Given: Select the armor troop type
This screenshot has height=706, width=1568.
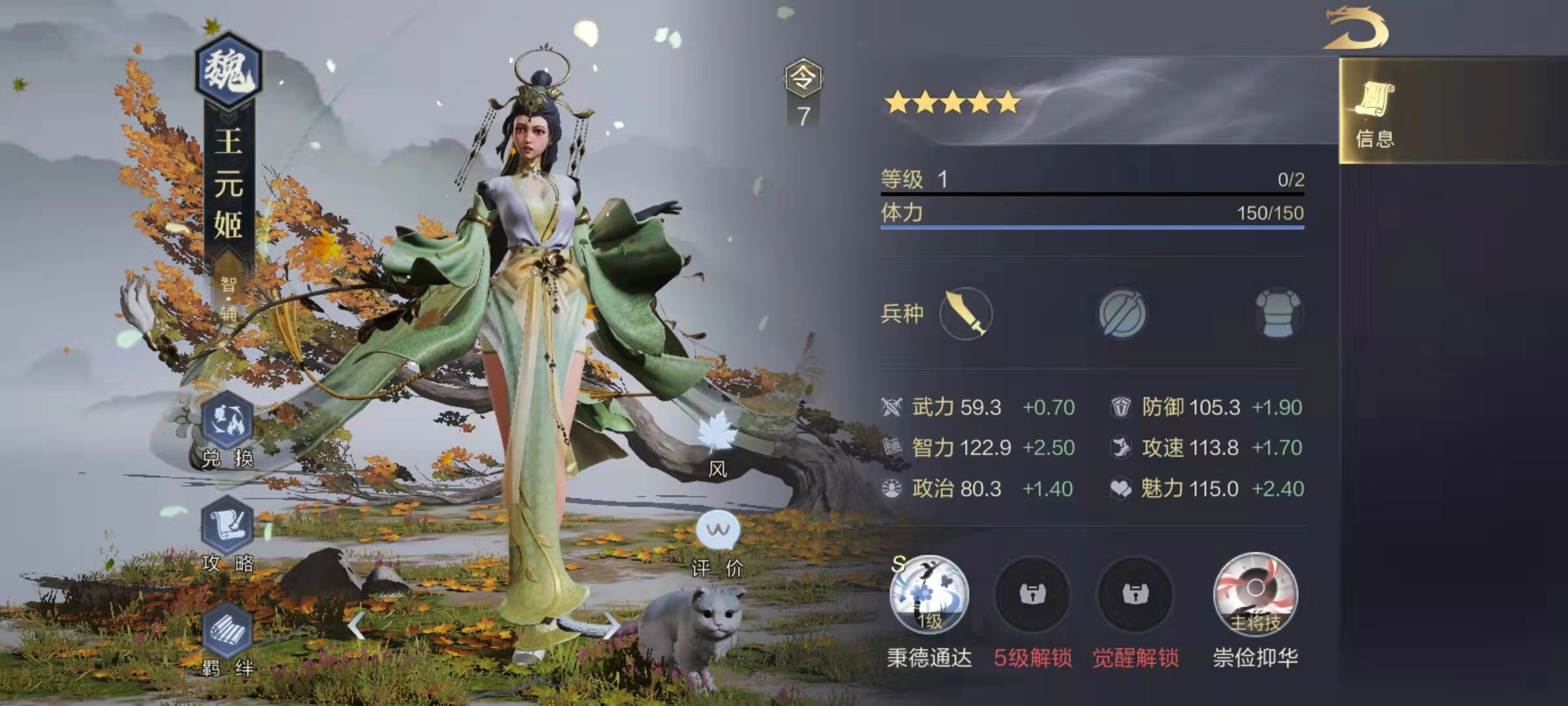Looking at the screenshot, I should click(x=1277, y=314).
